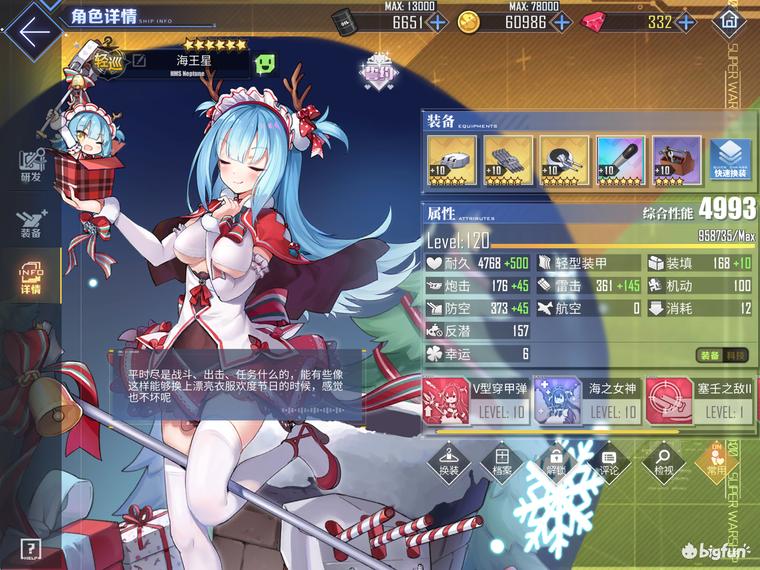Click the rename pencil icon beside 海王星
The width and height of the screenshot is (760, 570).
pyautogui.click(x=140, y=62)
